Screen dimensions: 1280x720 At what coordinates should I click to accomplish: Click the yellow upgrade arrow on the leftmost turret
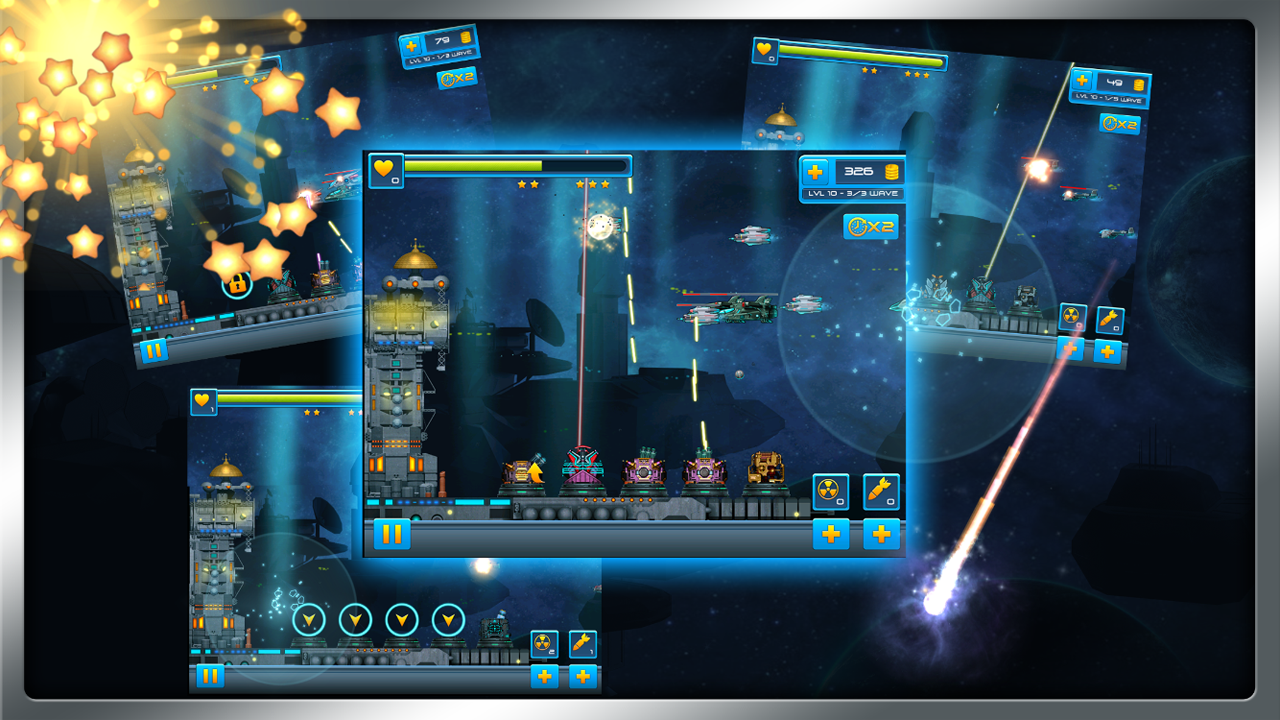click(536, 472)
